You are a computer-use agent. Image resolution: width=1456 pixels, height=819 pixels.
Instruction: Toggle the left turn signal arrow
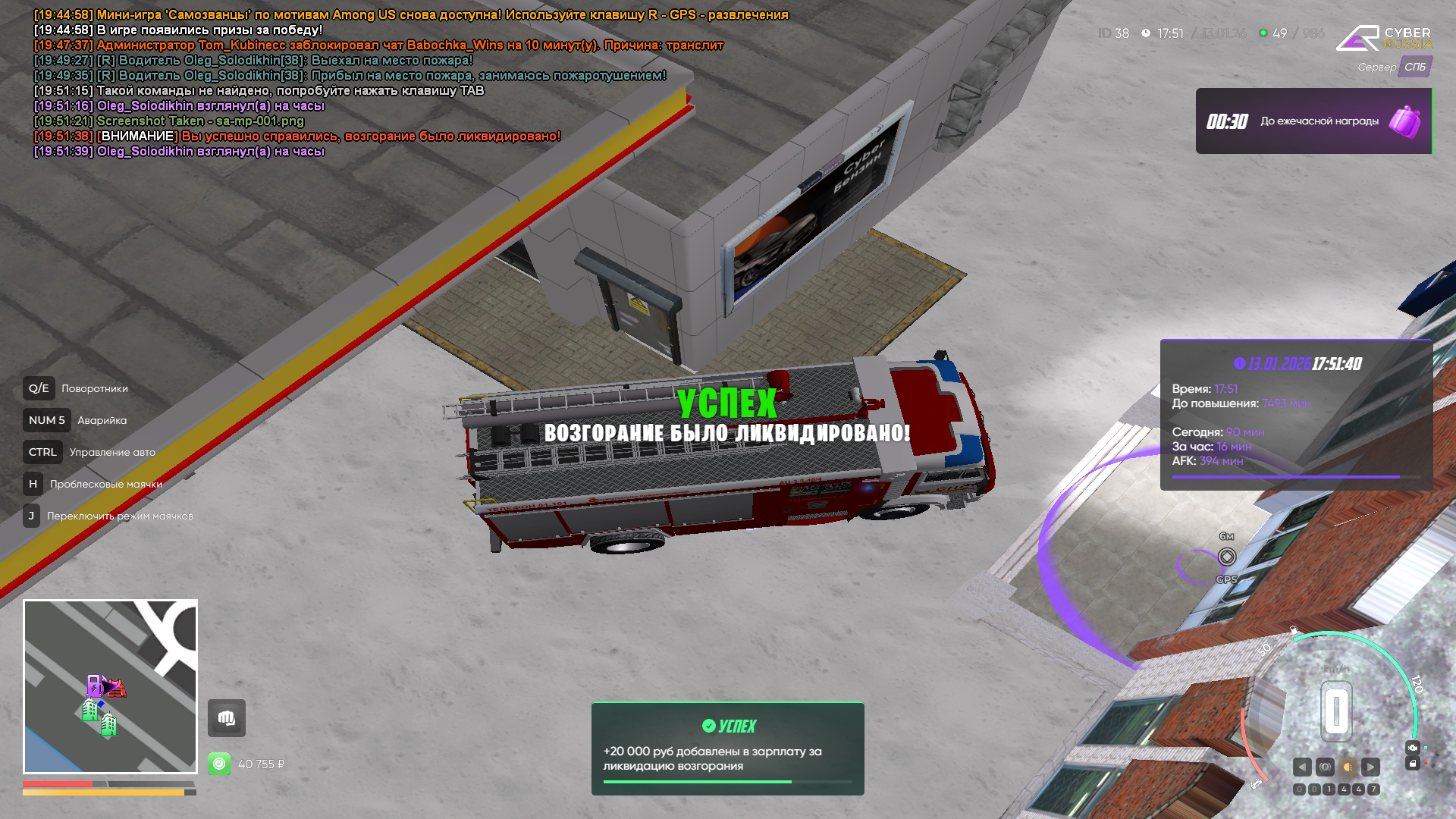click(x=1302, y=767)
